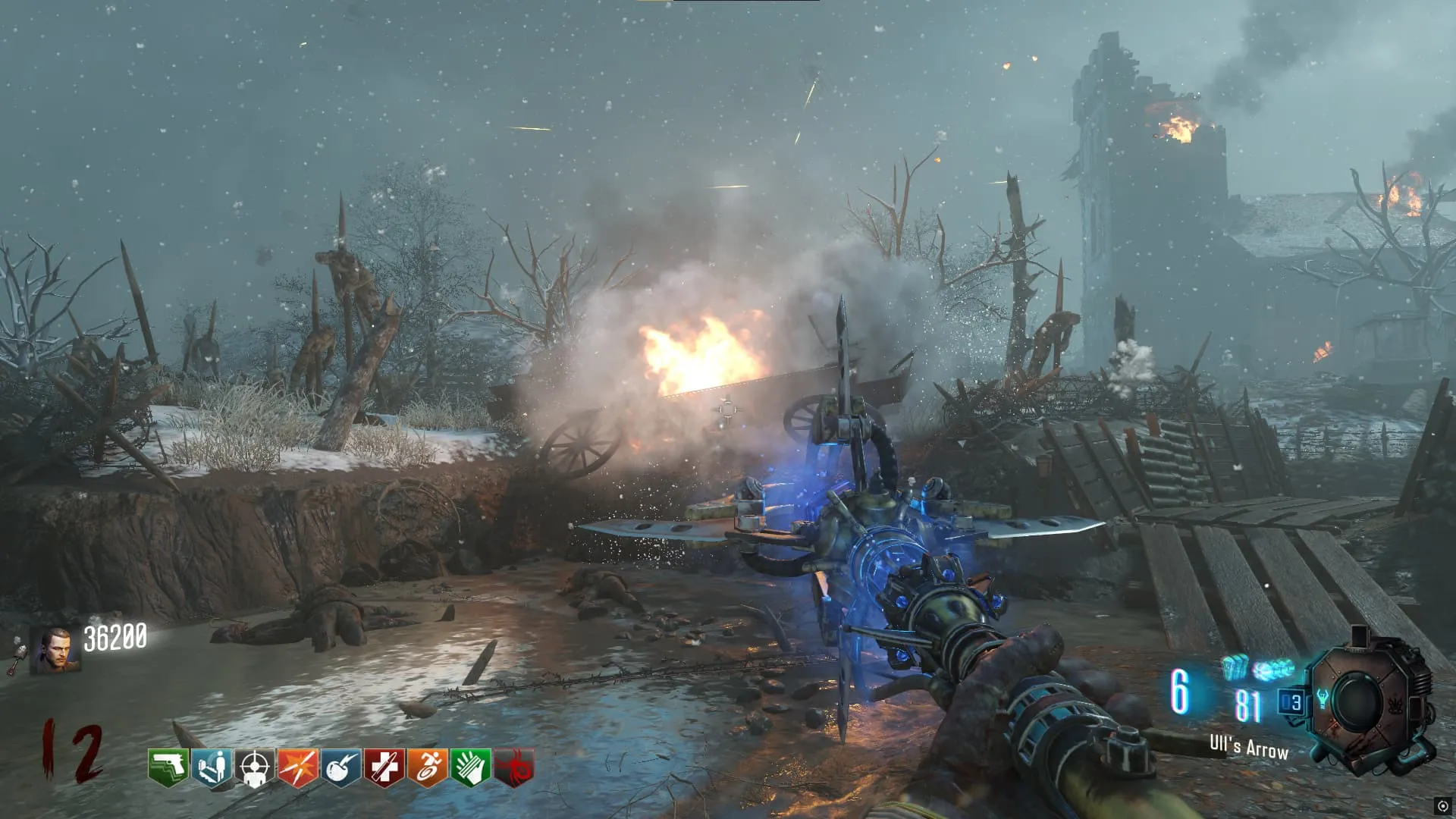Viewport: 1456px width, 819px height.
Task: Click the Speed Cola perk icon
Action: 470,768
